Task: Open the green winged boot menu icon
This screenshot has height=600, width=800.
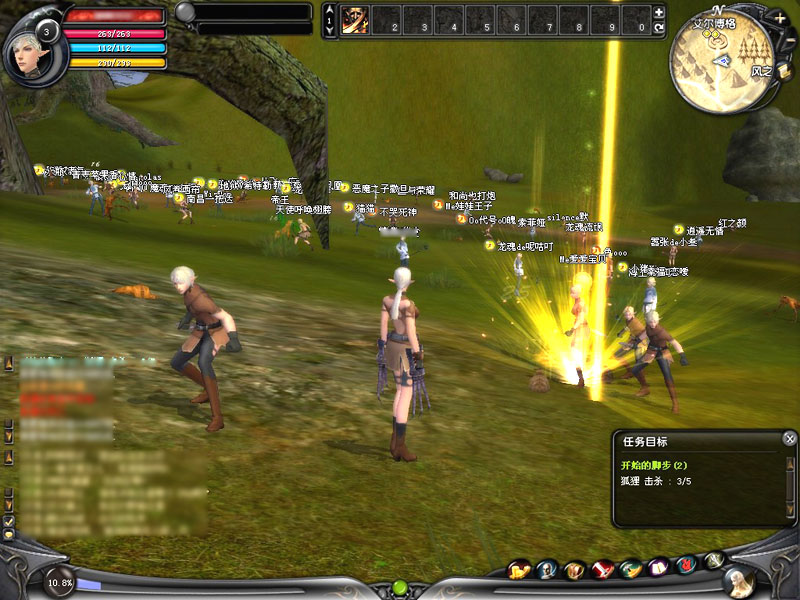Action: [x=630, y=570]
